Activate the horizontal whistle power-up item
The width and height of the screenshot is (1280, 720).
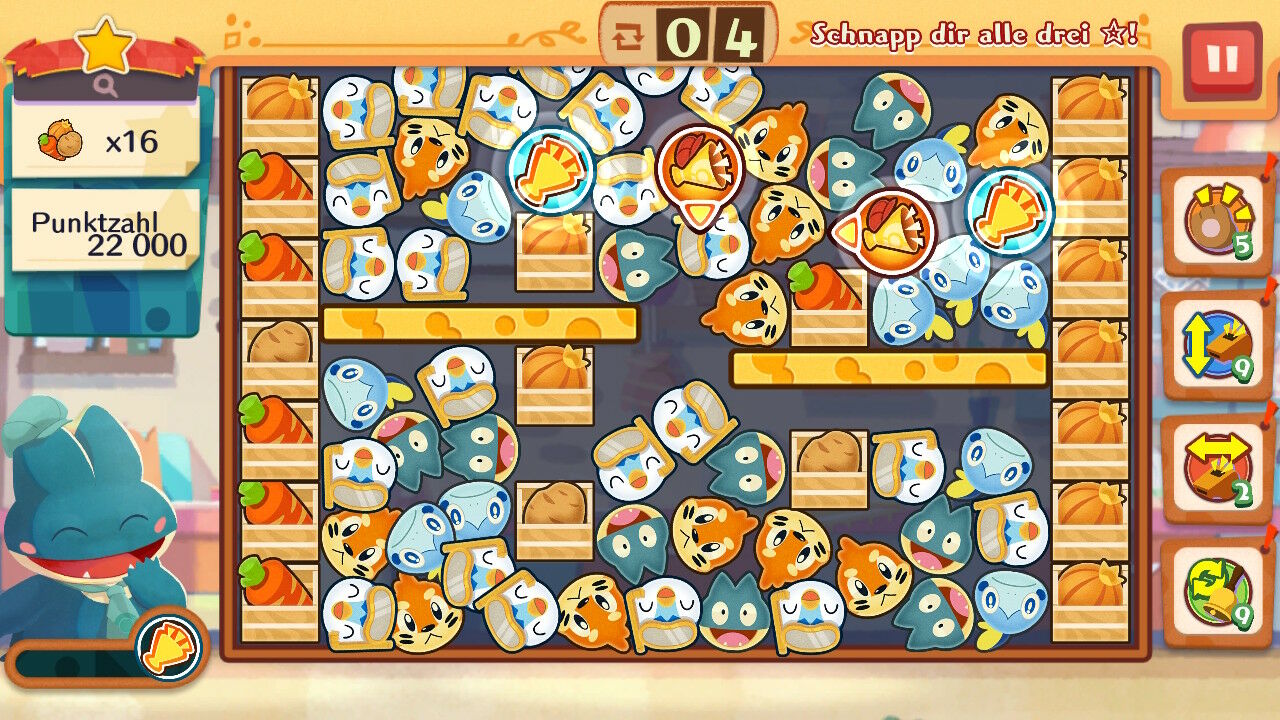tap(1216, 468)
